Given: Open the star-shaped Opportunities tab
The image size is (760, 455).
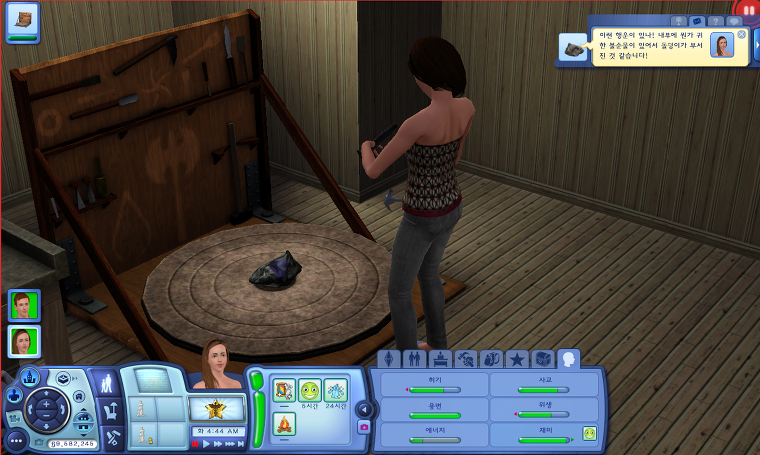Looking at the screenshot, I should [517, 359].
